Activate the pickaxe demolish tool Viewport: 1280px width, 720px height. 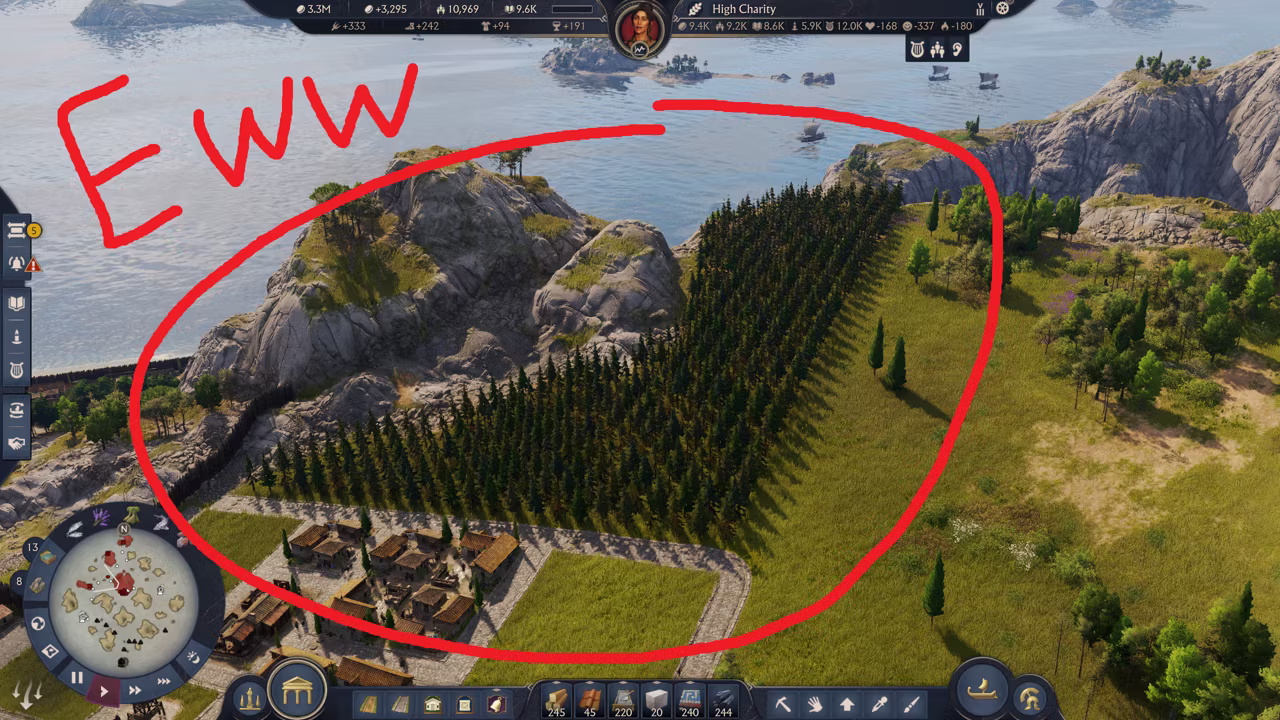pyautogui.click(x=783, y=704)
